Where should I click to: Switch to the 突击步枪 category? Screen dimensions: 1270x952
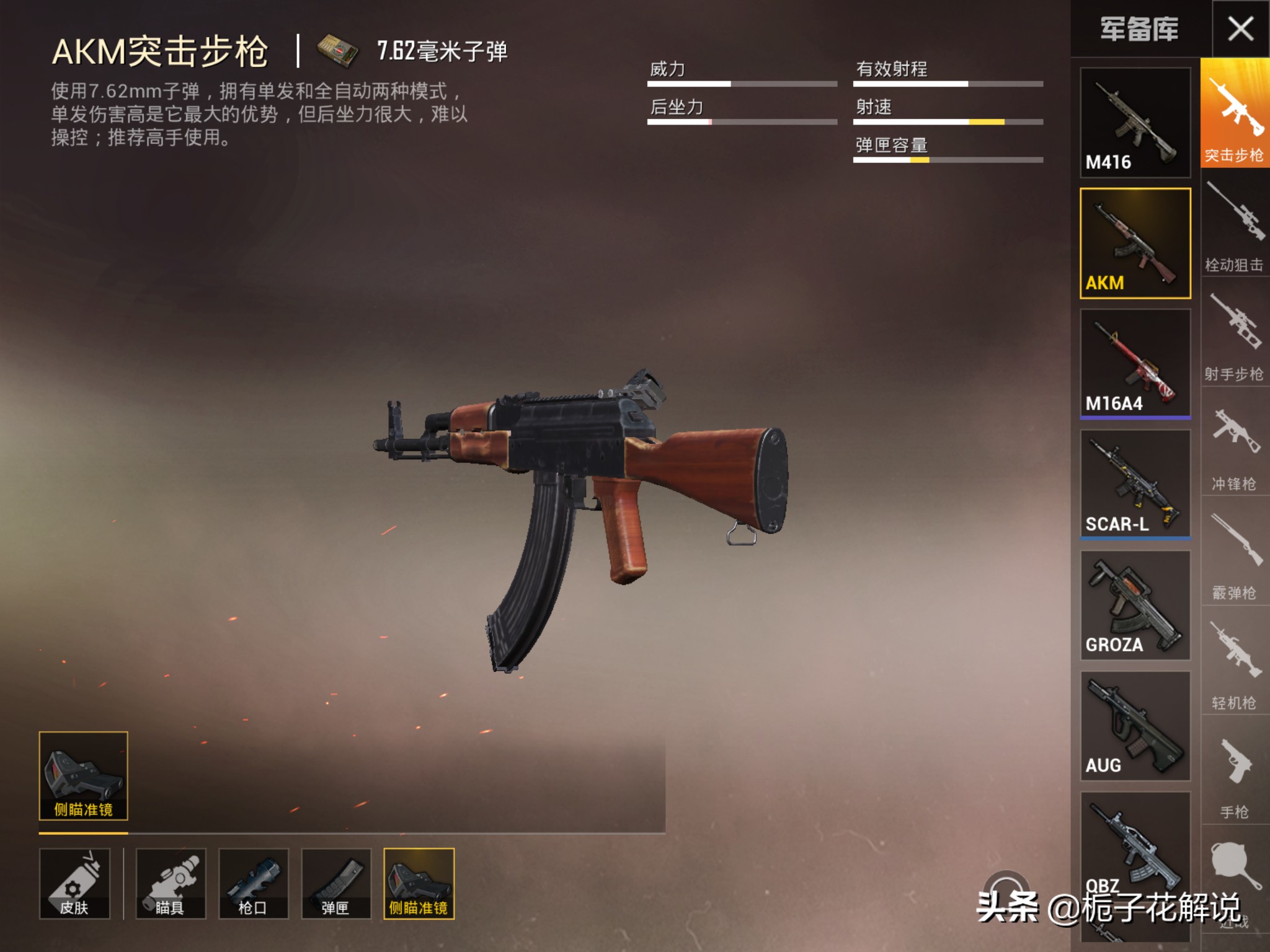[1235, 113]
